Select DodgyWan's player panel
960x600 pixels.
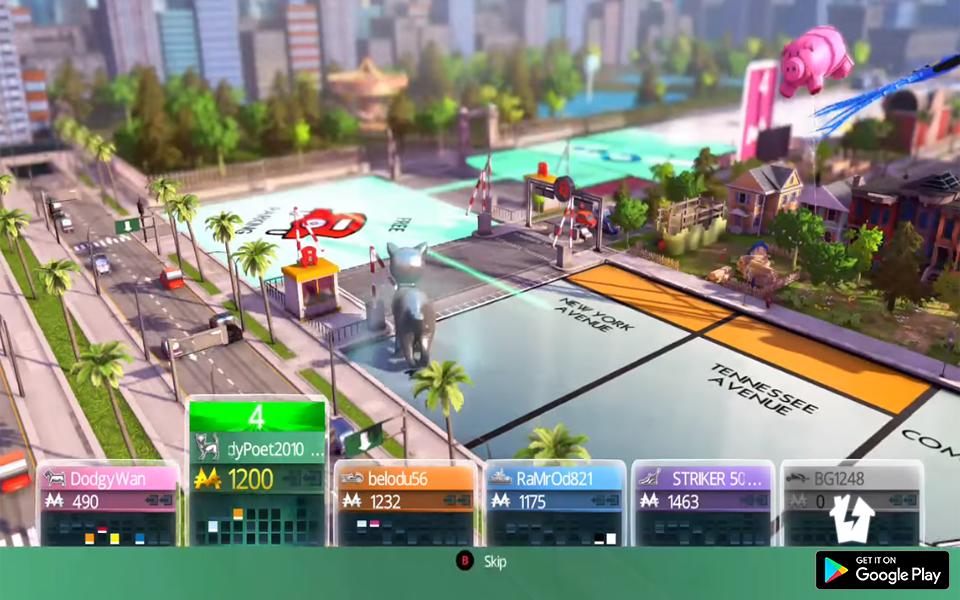tap(108, 503)
